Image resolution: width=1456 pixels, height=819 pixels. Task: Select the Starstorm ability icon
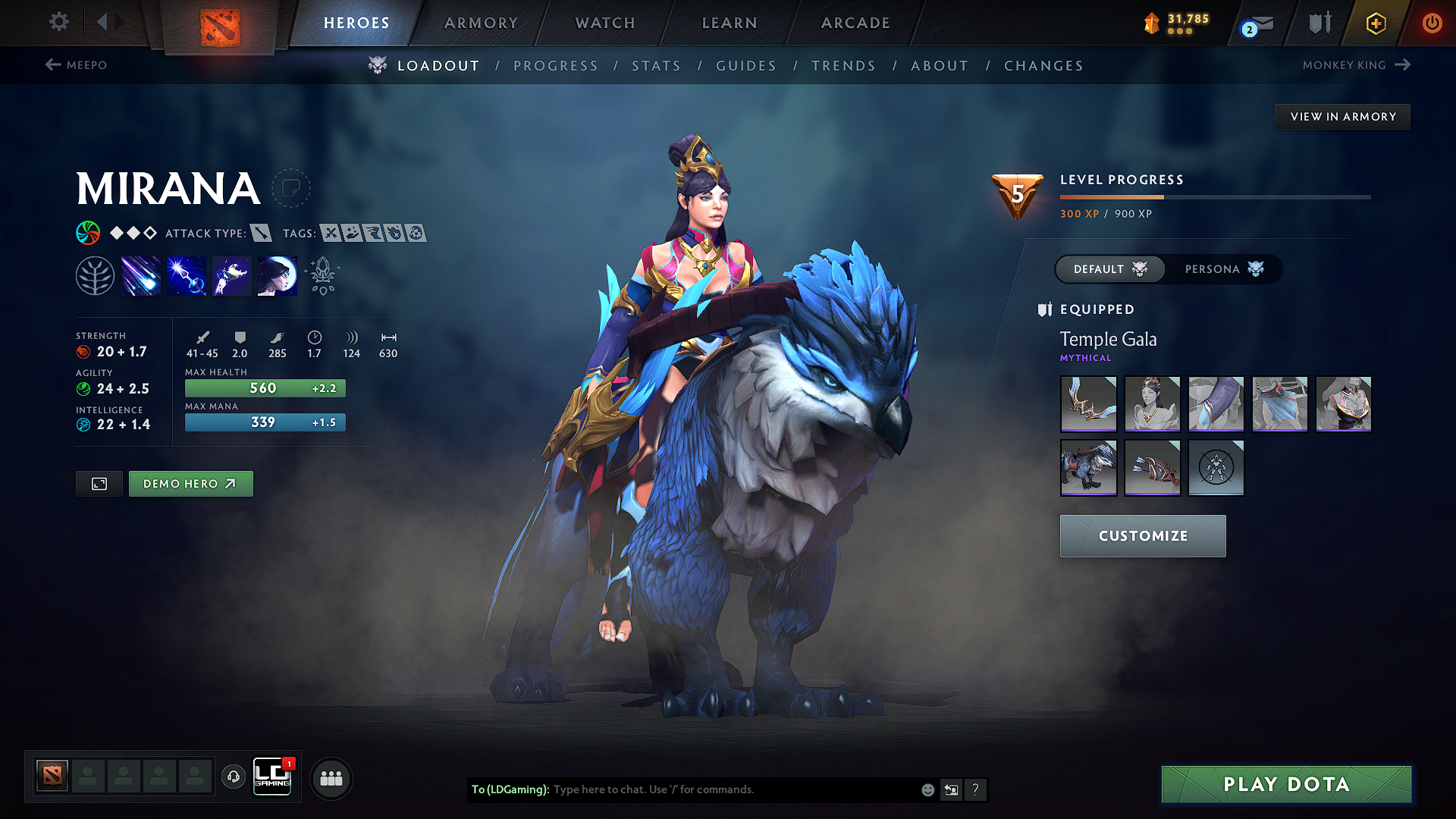[x=141, y=275]
